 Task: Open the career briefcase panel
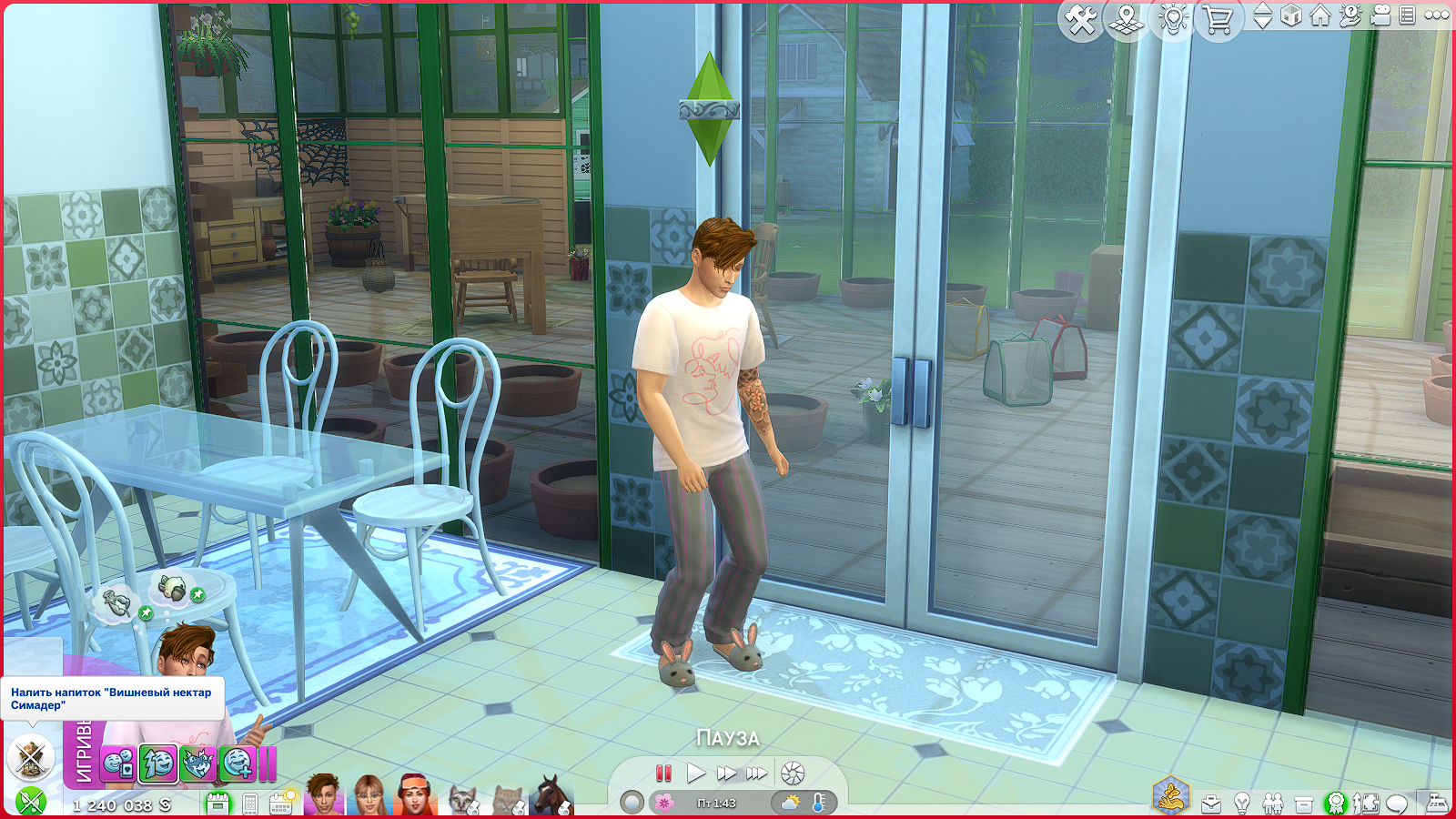click(1211, 804)
